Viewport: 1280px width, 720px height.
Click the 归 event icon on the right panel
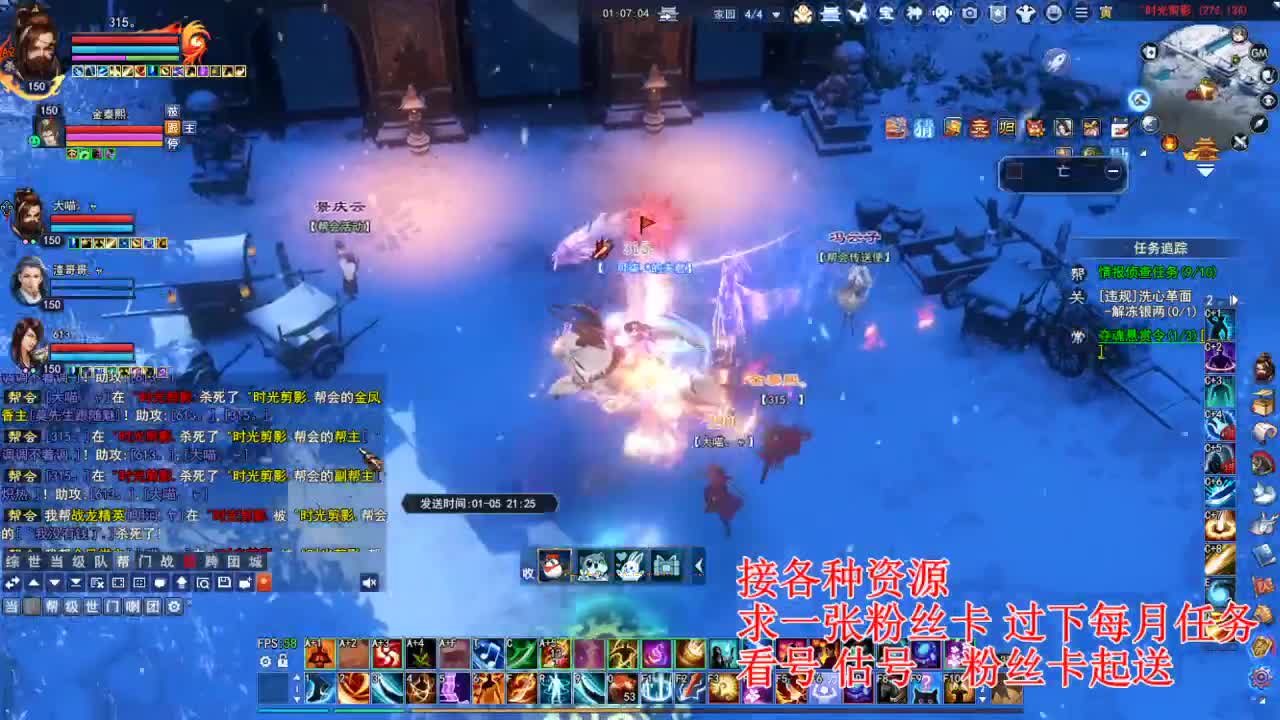pyautogui.click(x=1005, y=126)
